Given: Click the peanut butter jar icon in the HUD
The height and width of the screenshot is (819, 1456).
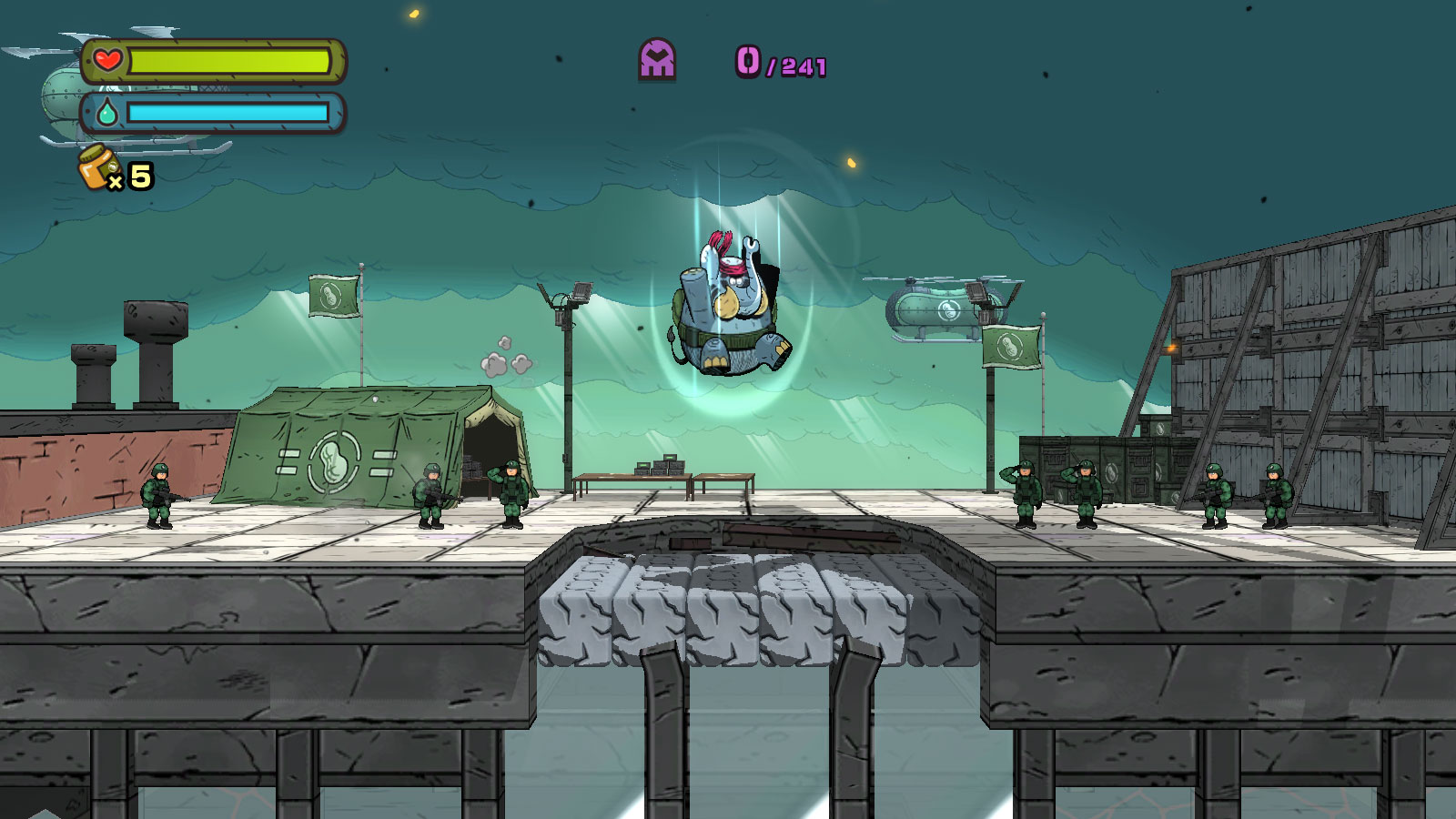Looking at the screenshot, I should (95, 169).
